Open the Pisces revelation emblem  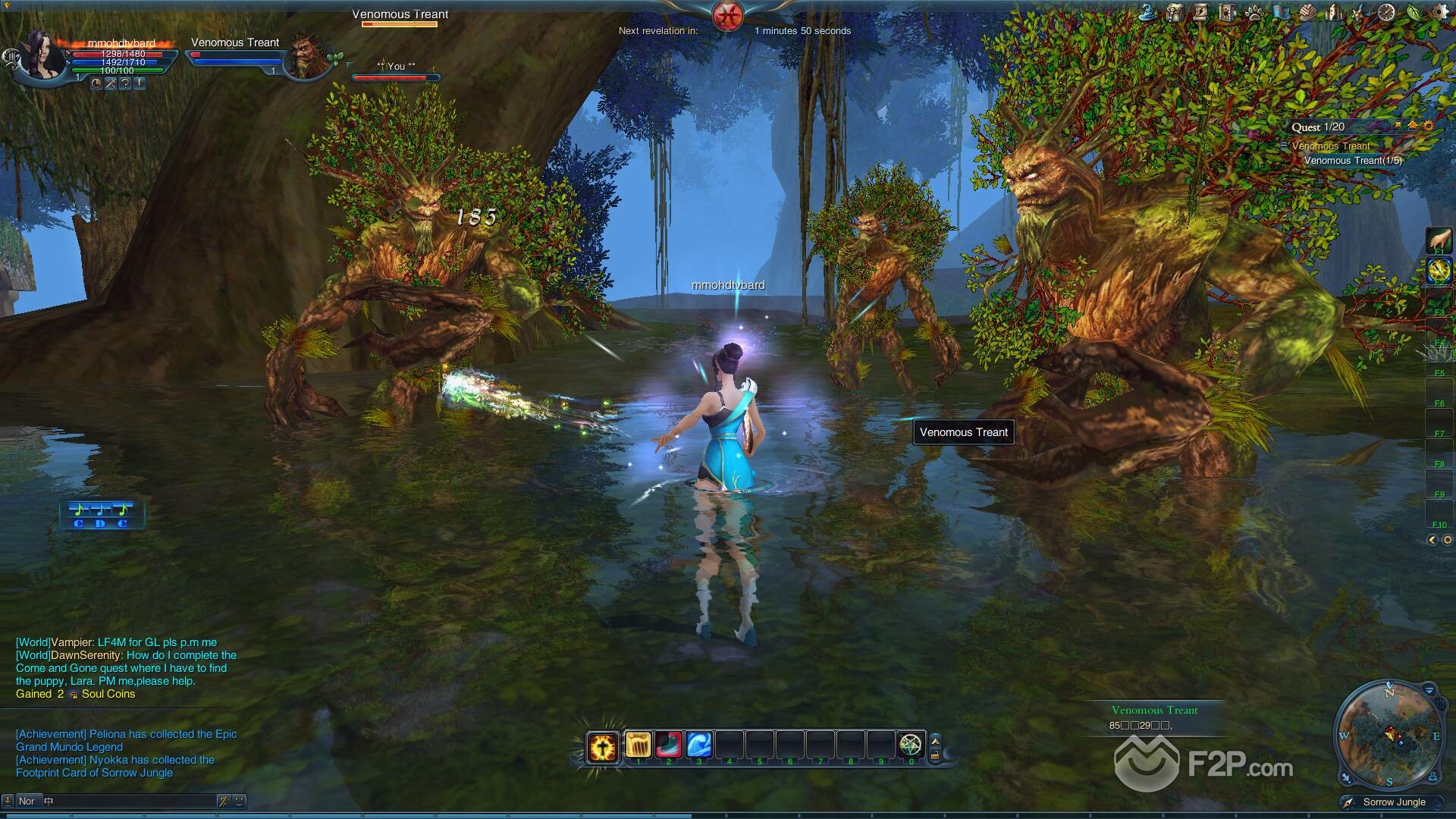coord(728,16)
